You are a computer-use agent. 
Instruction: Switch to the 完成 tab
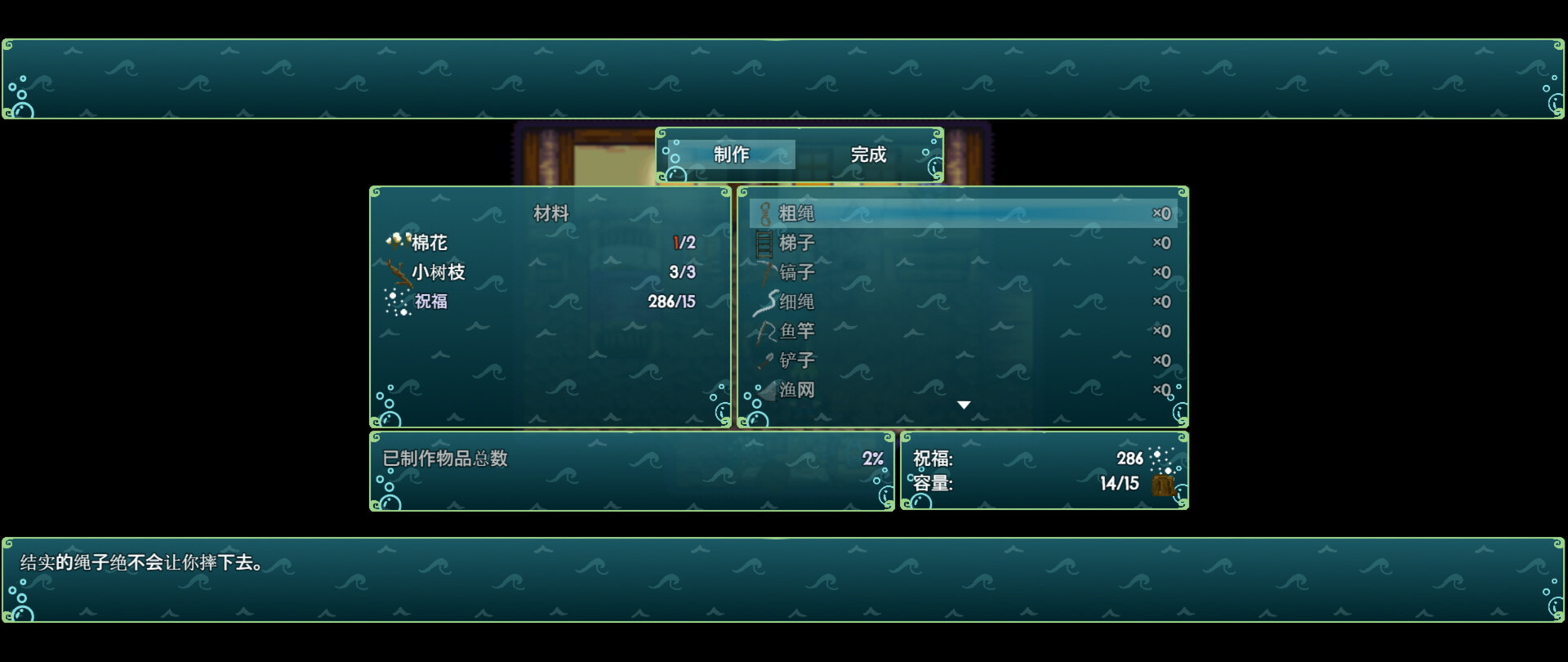(x=867, y=154)
